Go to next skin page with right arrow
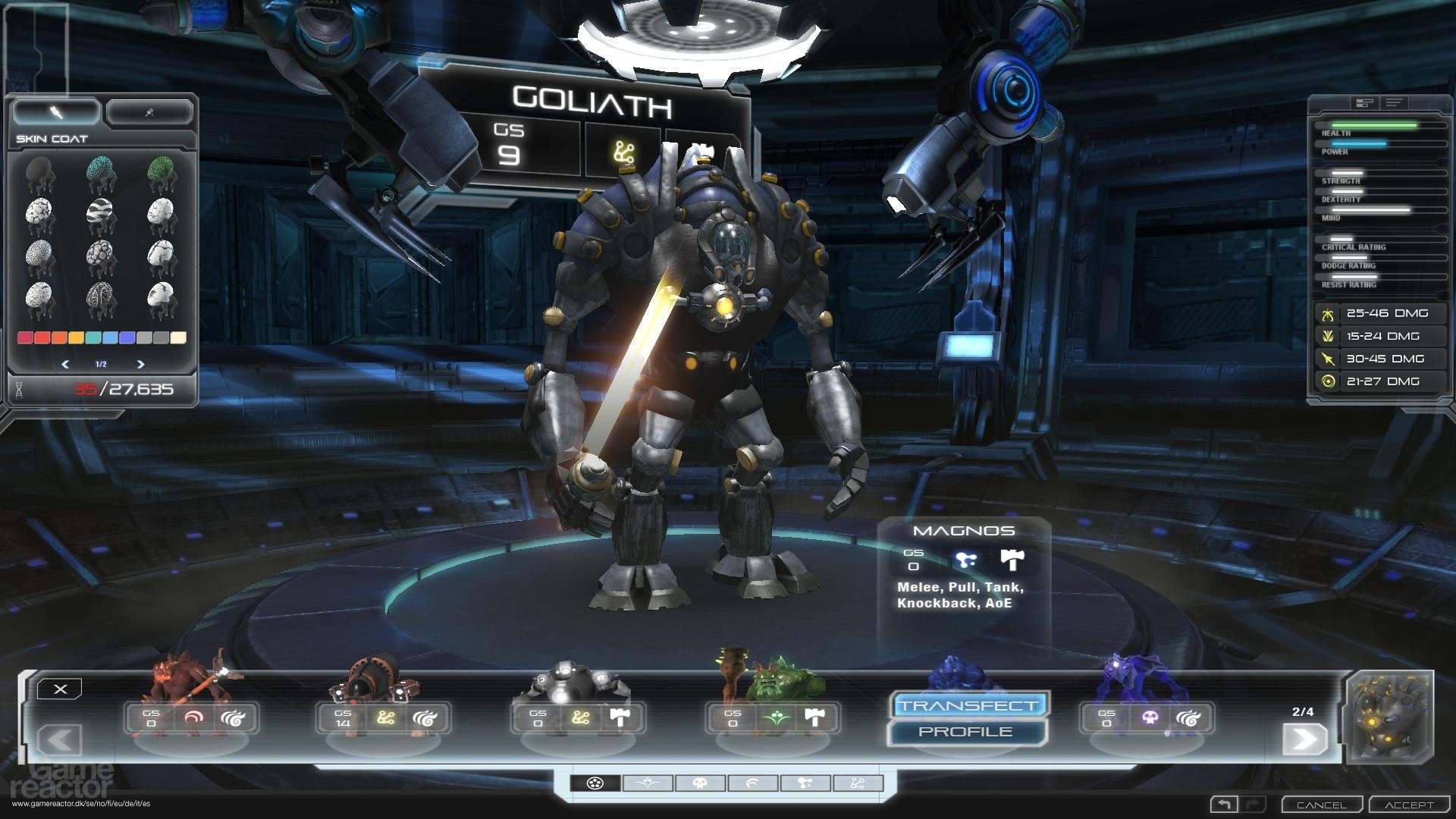The width and height of the screenshot is (1456, 819). tap(140, 362)
